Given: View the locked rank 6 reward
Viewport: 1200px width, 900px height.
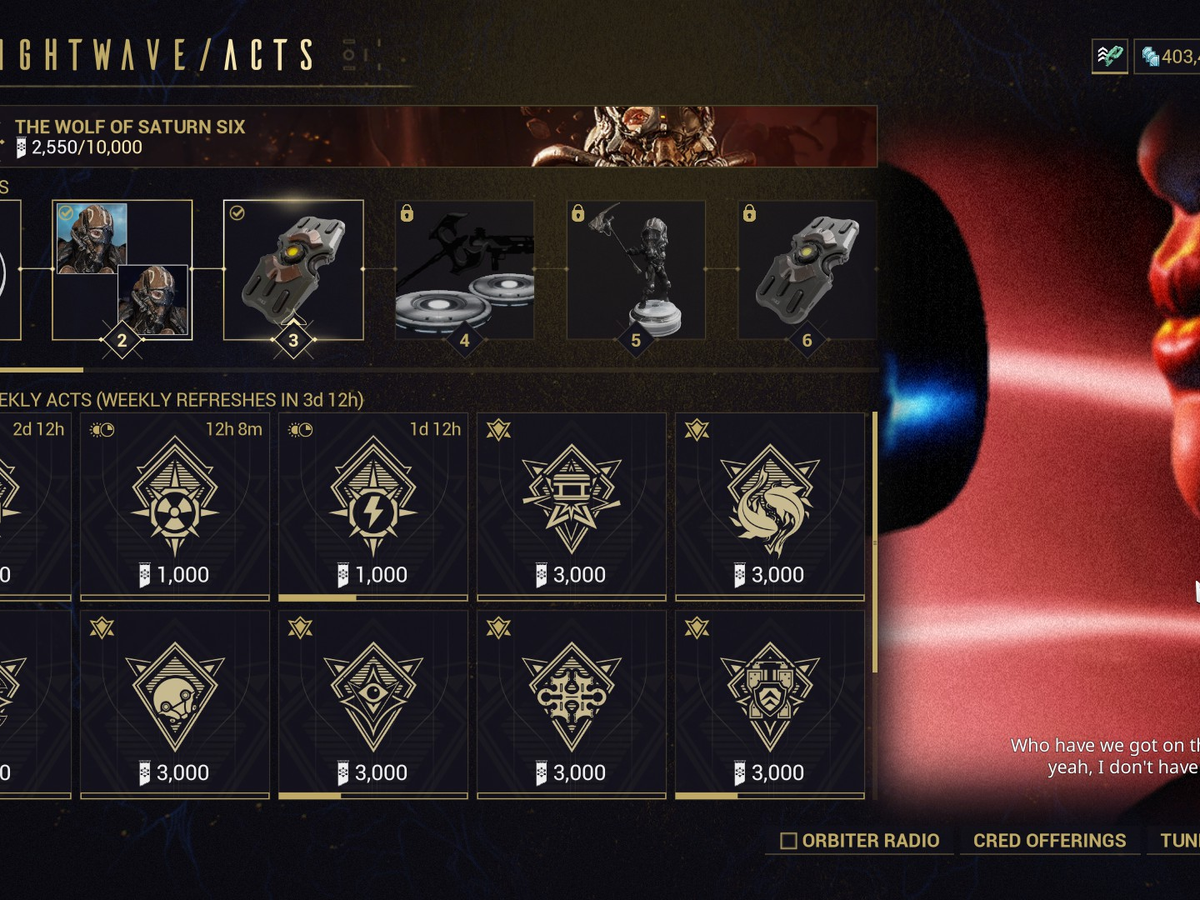Looking at the screenshot, I should (807, 270).
